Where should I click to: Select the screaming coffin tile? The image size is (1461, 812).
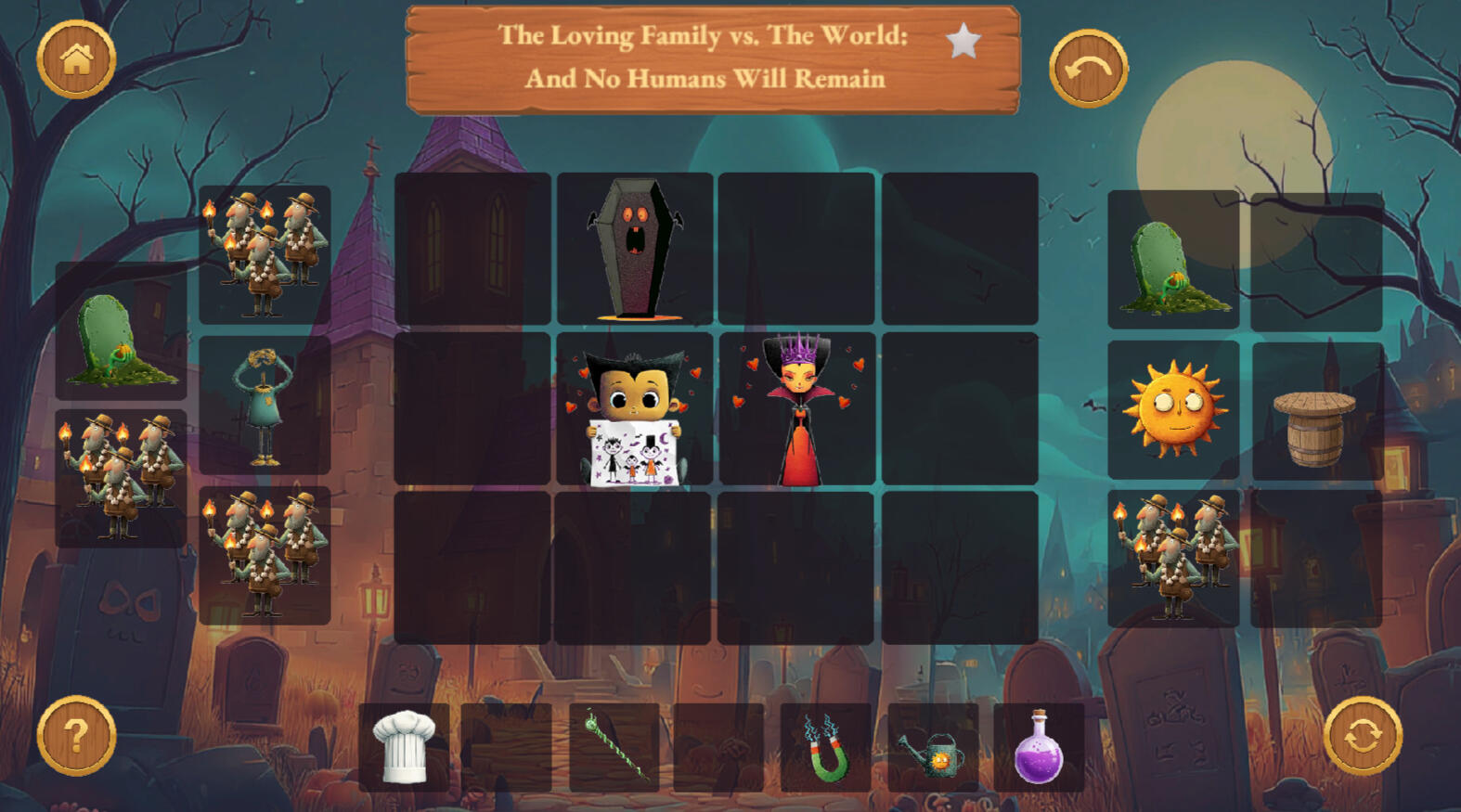(x=635, y=248)
